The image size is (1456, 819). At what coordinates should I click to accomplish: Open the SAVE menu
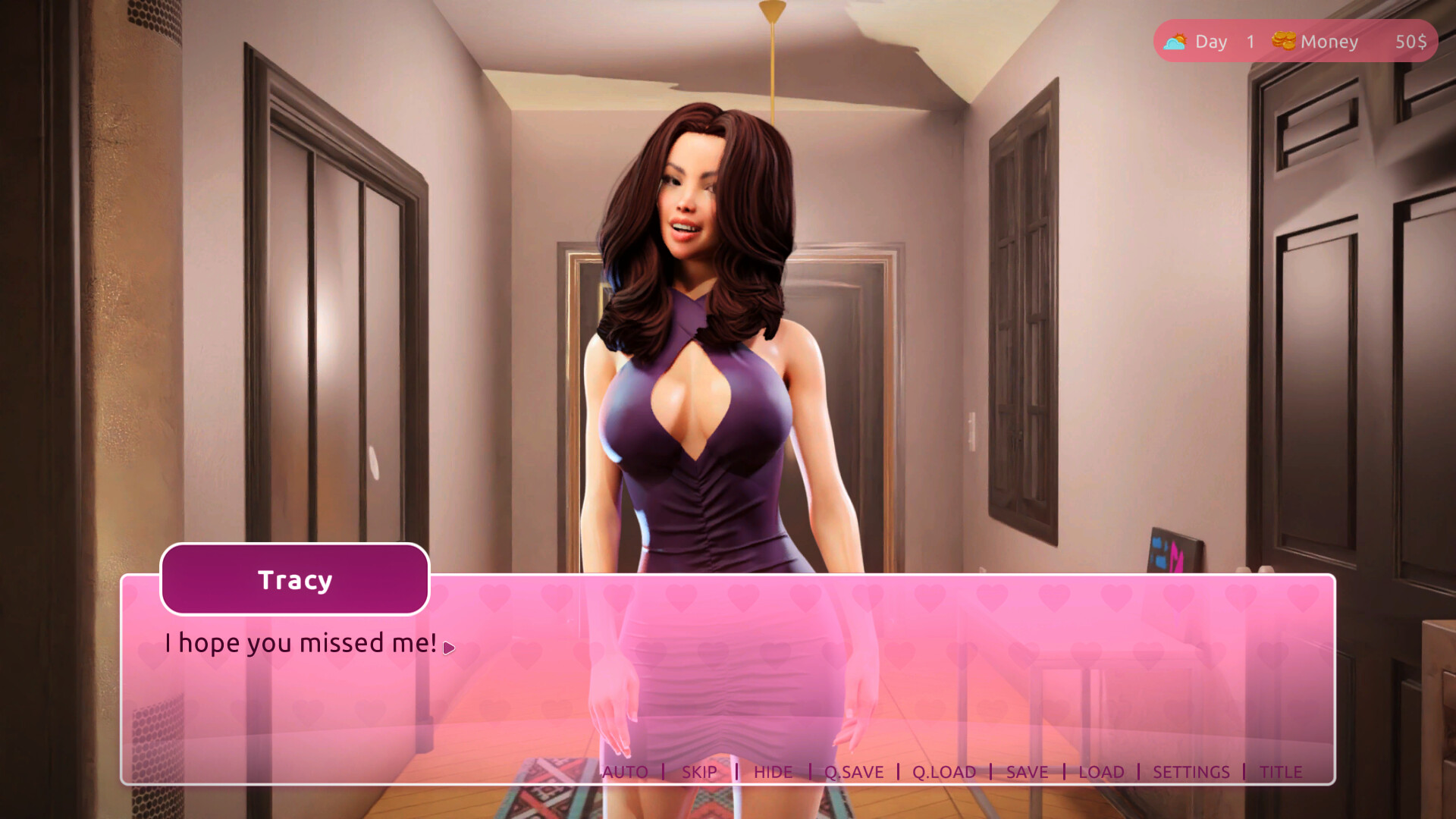[x=1027, y=772]
